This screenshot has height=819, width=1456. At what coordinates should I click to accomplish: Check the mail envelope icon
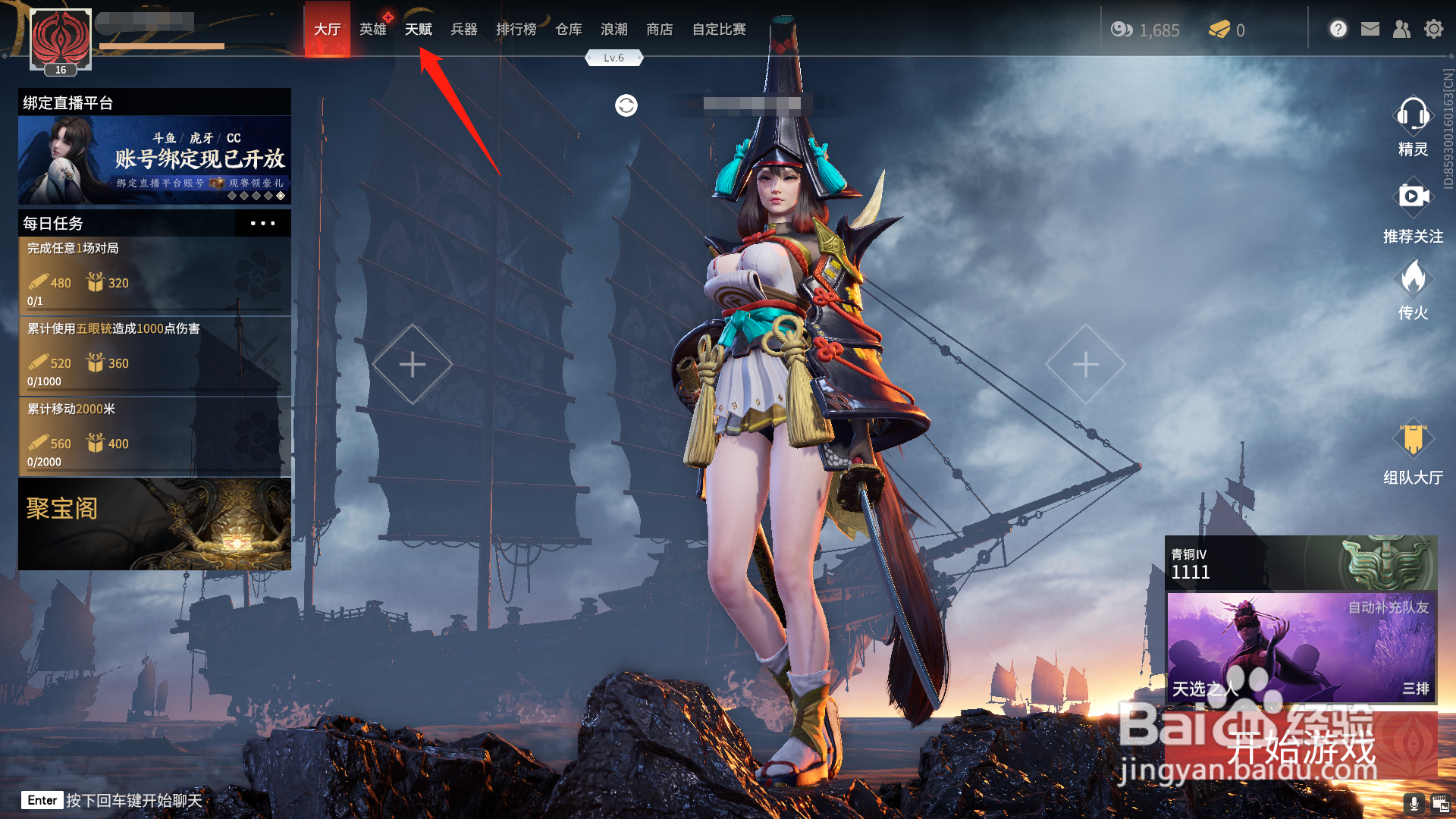point(1370,30)
